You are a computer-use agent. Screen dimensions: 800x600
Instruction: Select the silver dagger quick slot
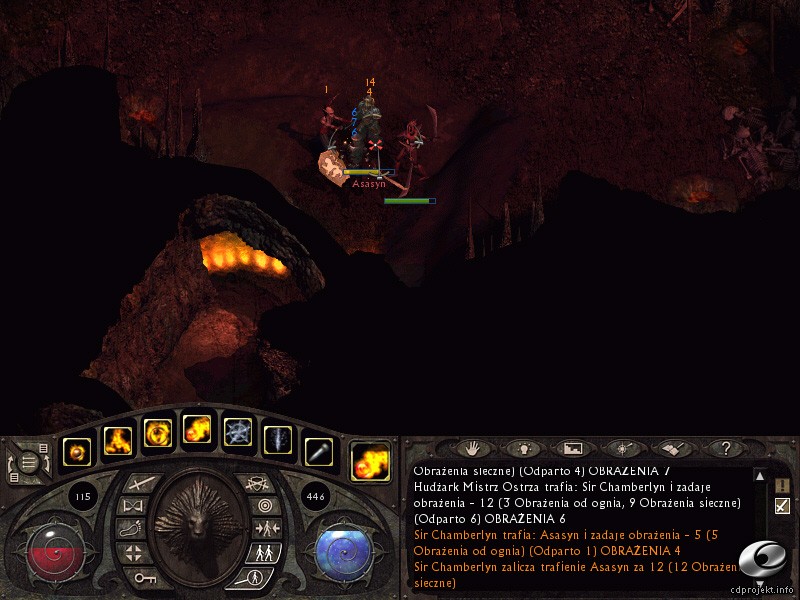tap(318, 452)
